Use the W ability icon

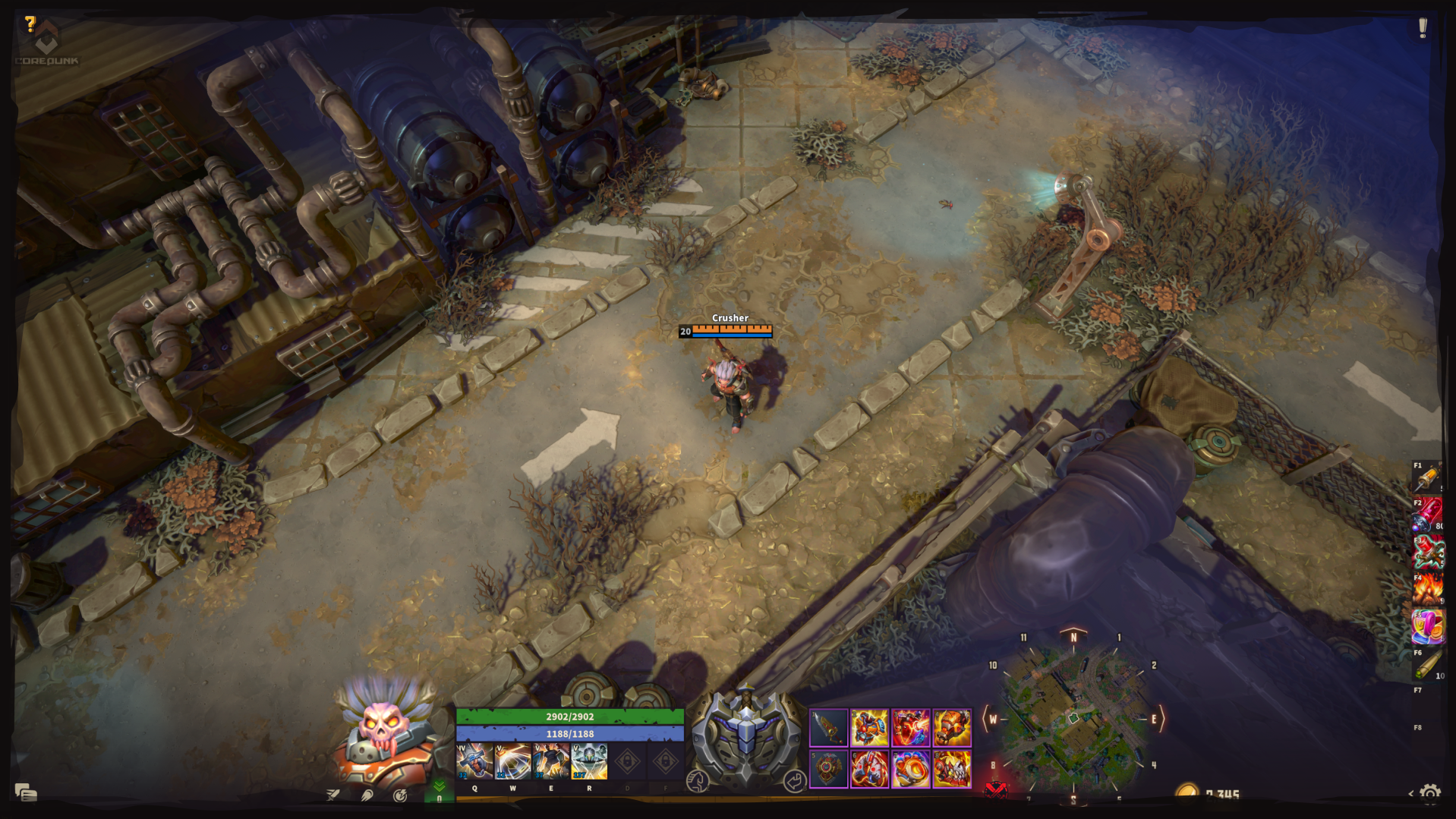click(x=513, y=761)
